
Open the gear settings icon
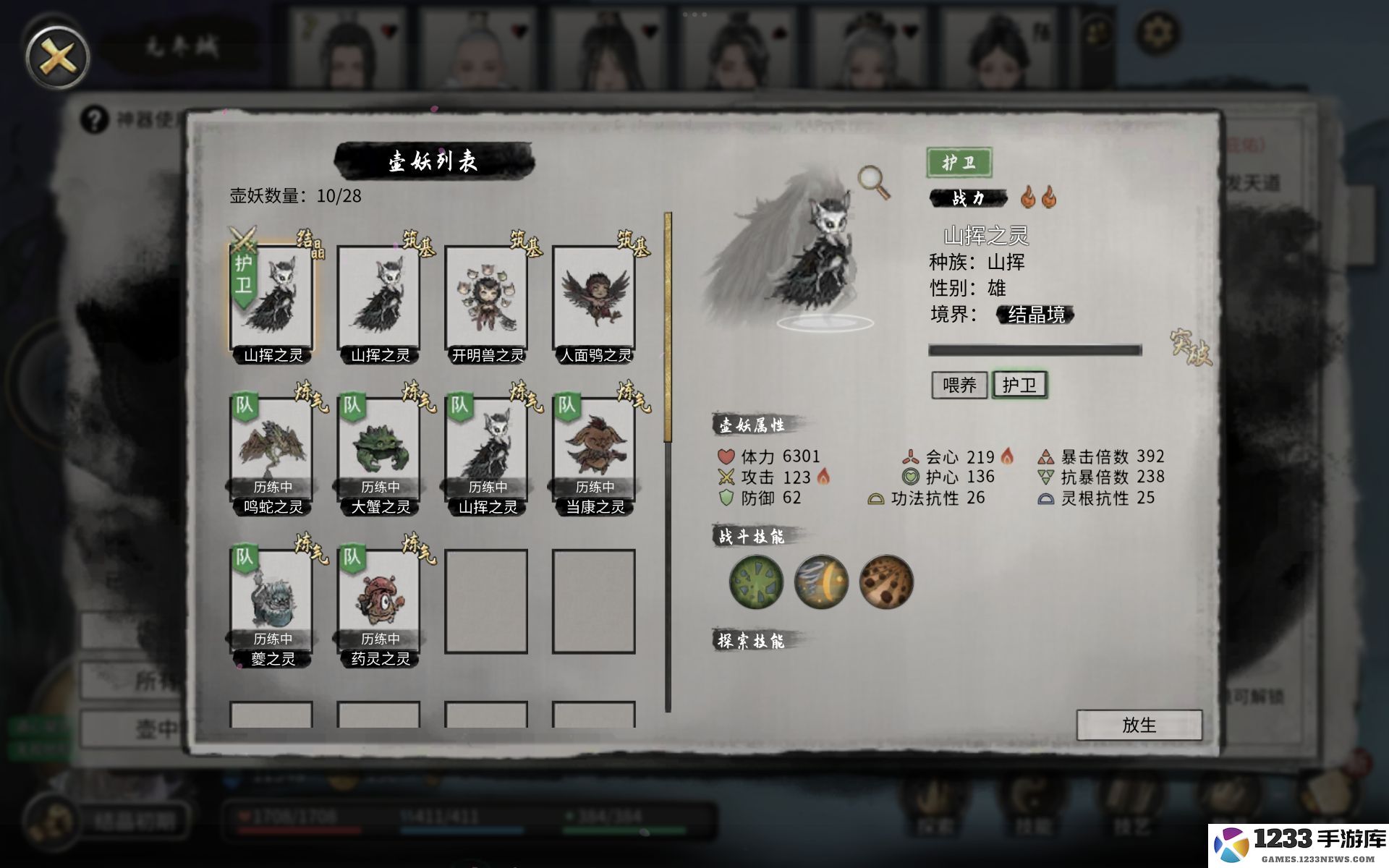pyautogui.click(x=1157, y=33)
